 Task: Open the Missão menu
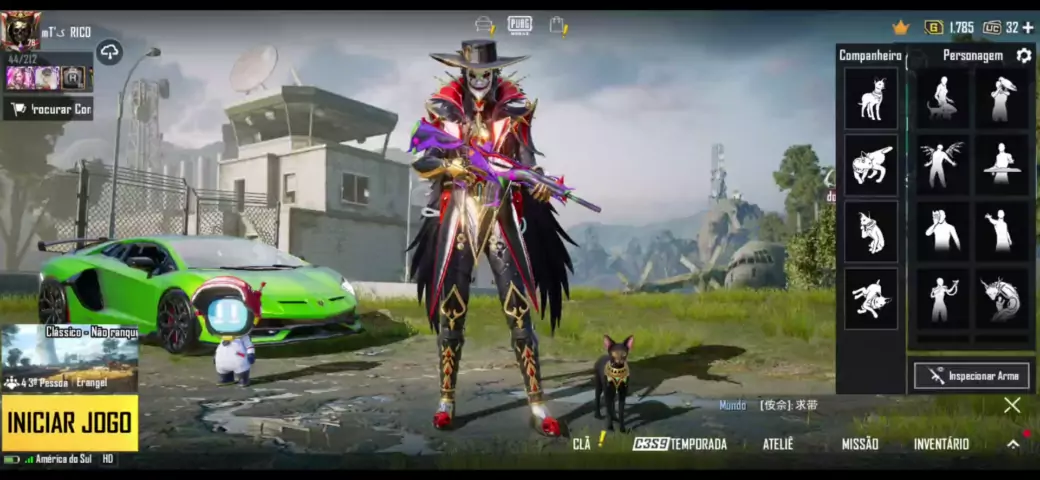click(x=860, y=444)
